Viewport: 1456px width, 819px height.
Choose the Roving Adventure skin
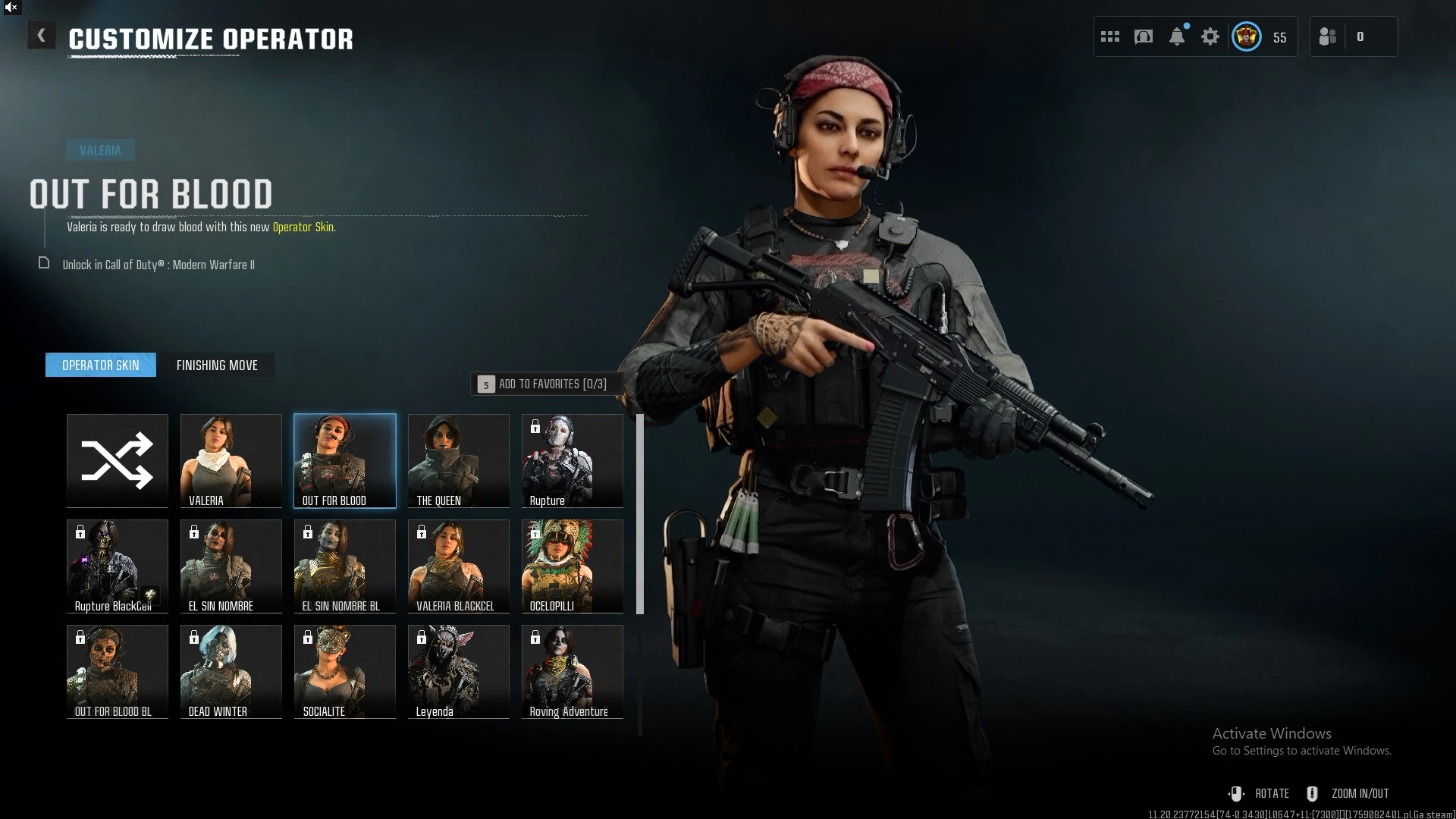point(573,671)
